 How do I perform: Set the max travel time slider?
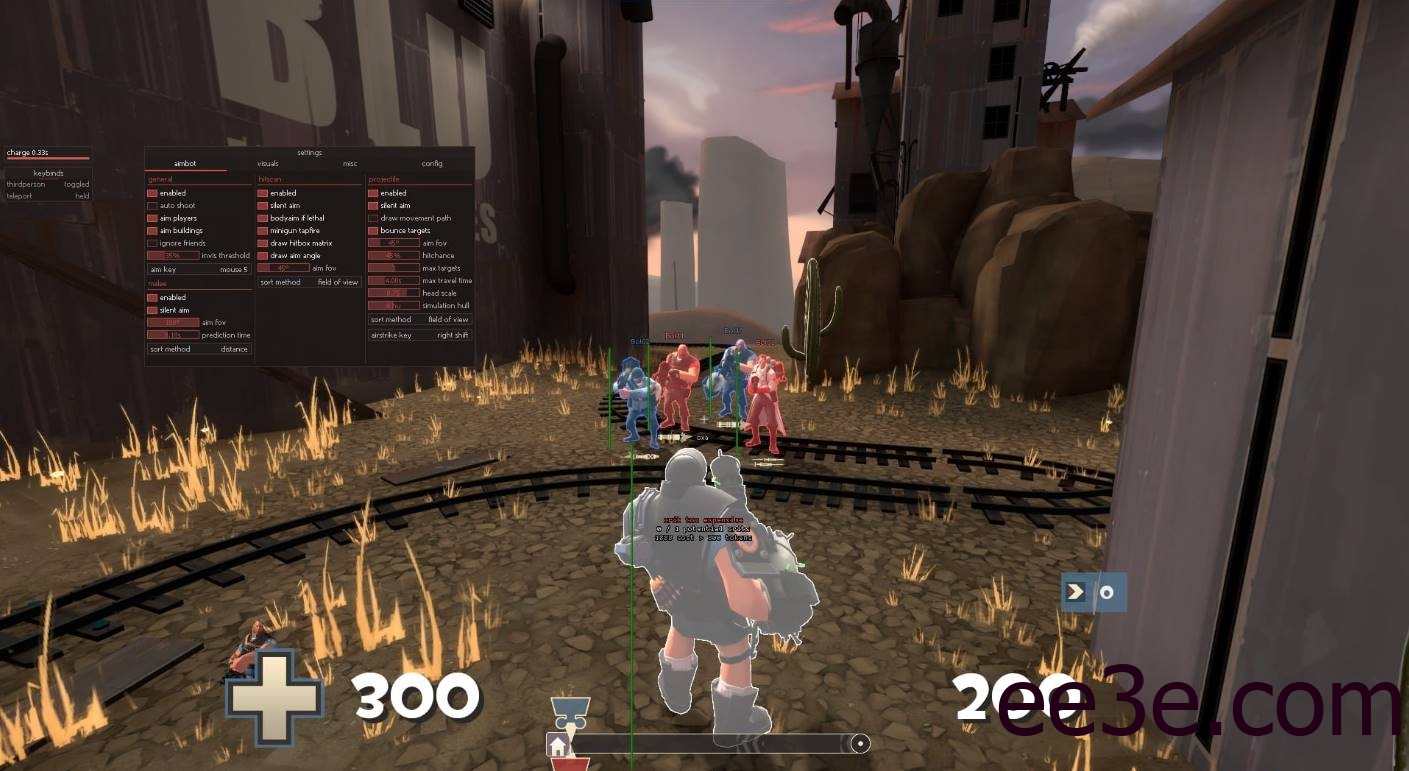(x=394, y=281)
